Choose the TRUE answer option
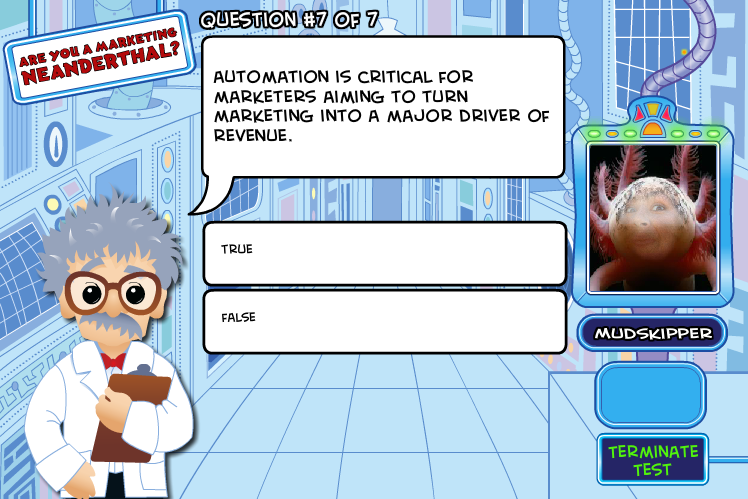Viewport: 748px width, 499px height. [384, 252]
